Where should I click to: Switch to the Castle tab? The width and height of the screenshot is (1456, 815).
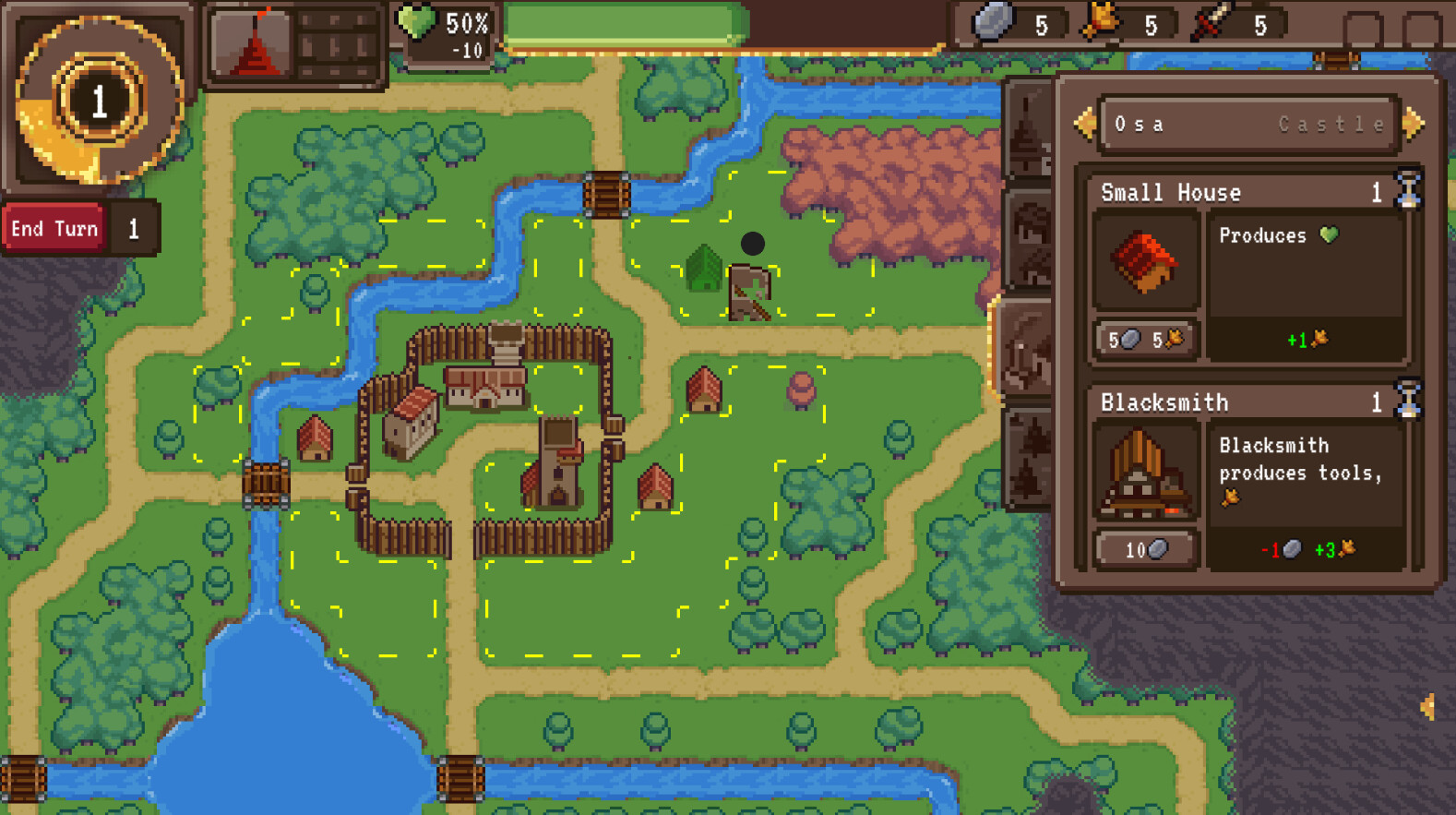(x=1329, y=124)
